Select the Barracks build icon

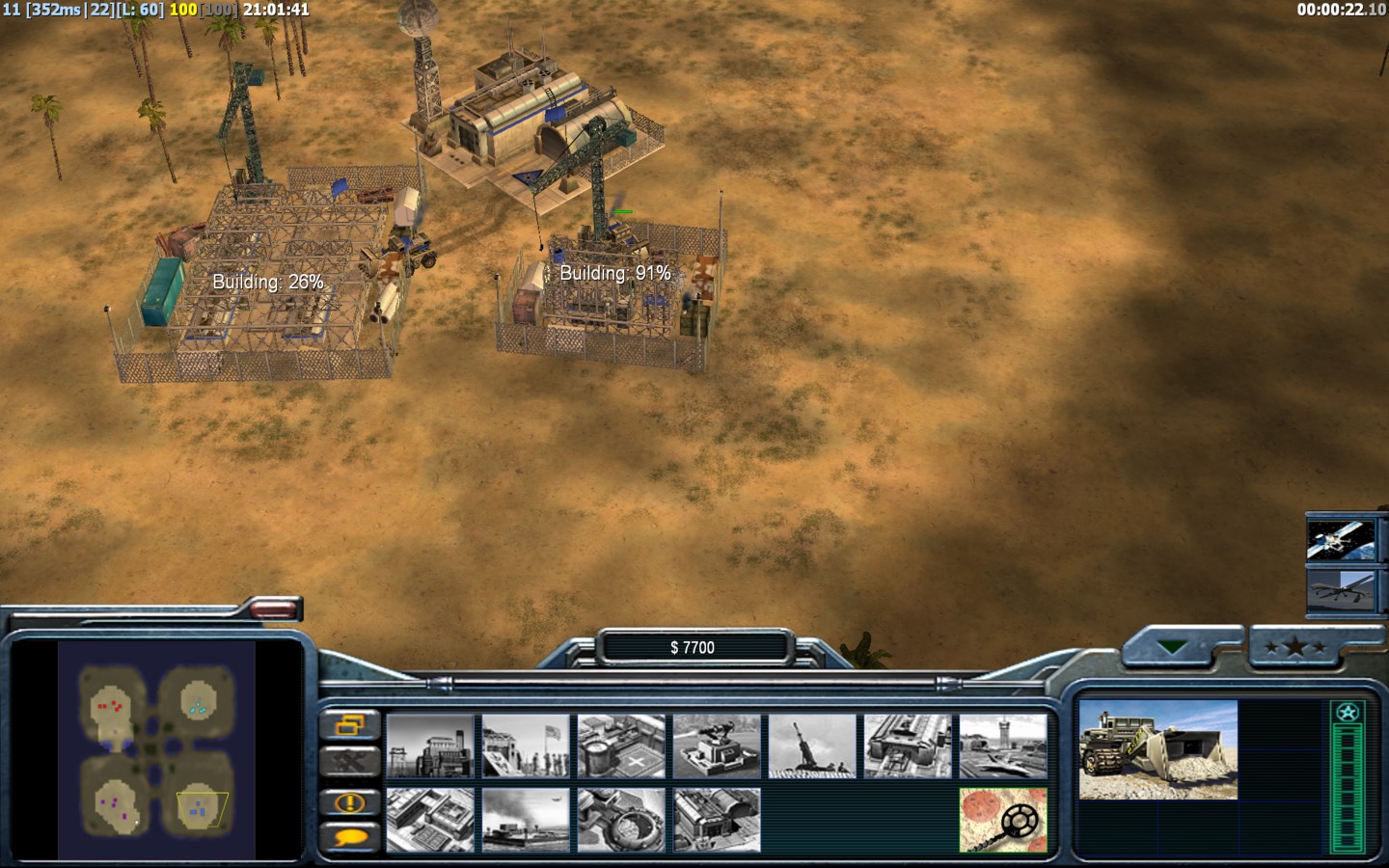click(x=526, y=746)
